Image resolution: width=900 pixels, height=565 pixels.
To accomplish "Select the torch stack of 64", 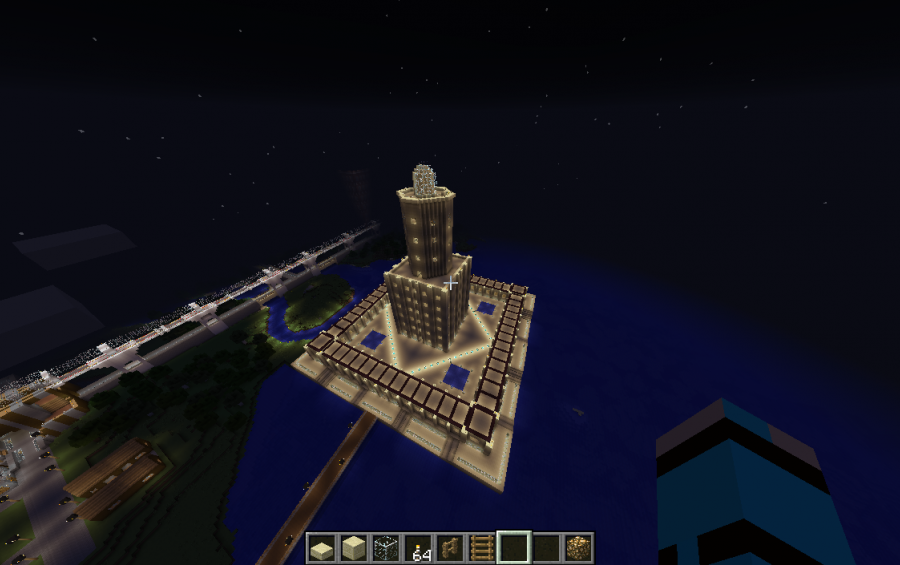I will [x=418, y=548].
